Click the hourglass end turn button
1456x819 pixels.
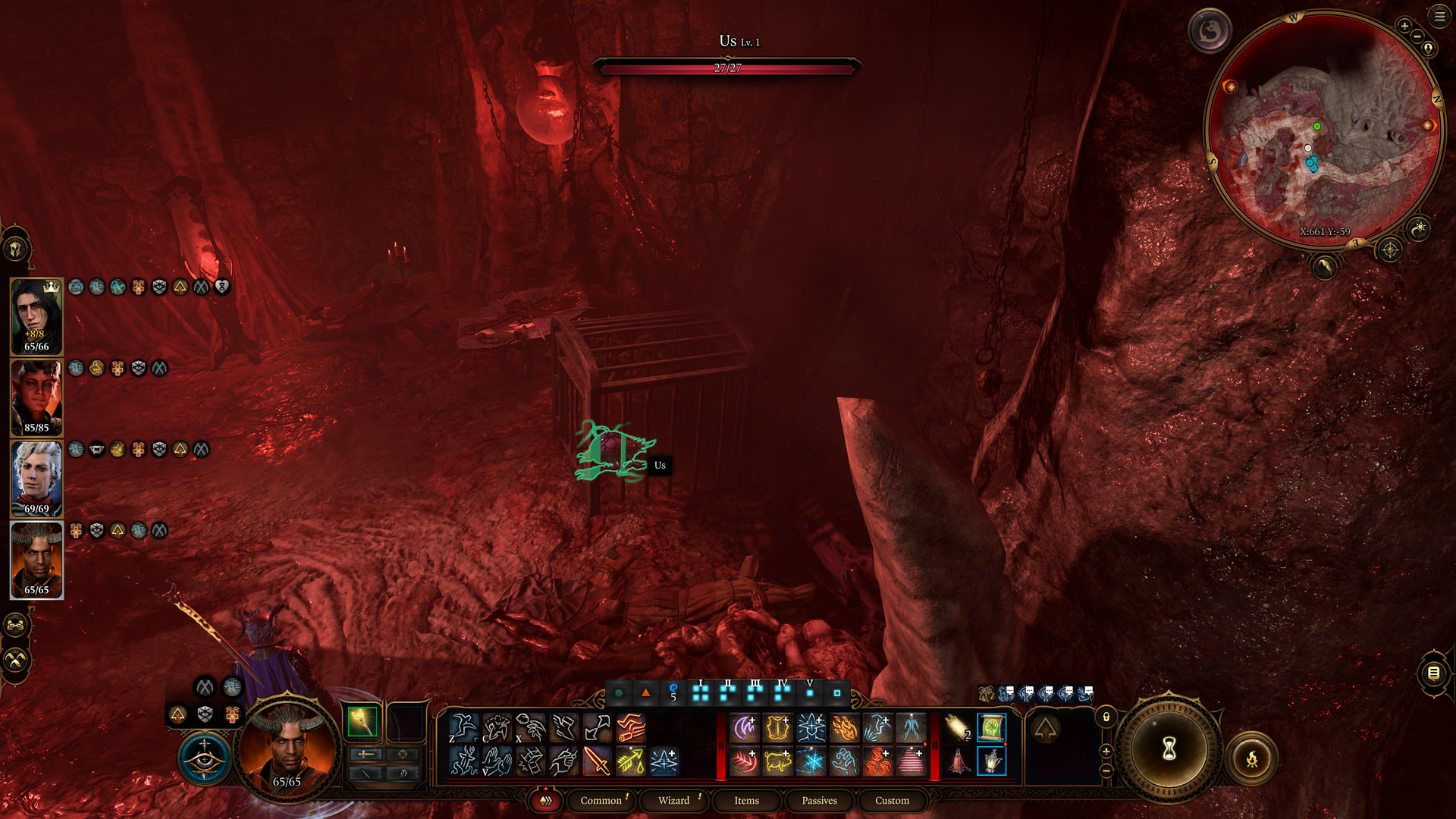point(1169,749)
